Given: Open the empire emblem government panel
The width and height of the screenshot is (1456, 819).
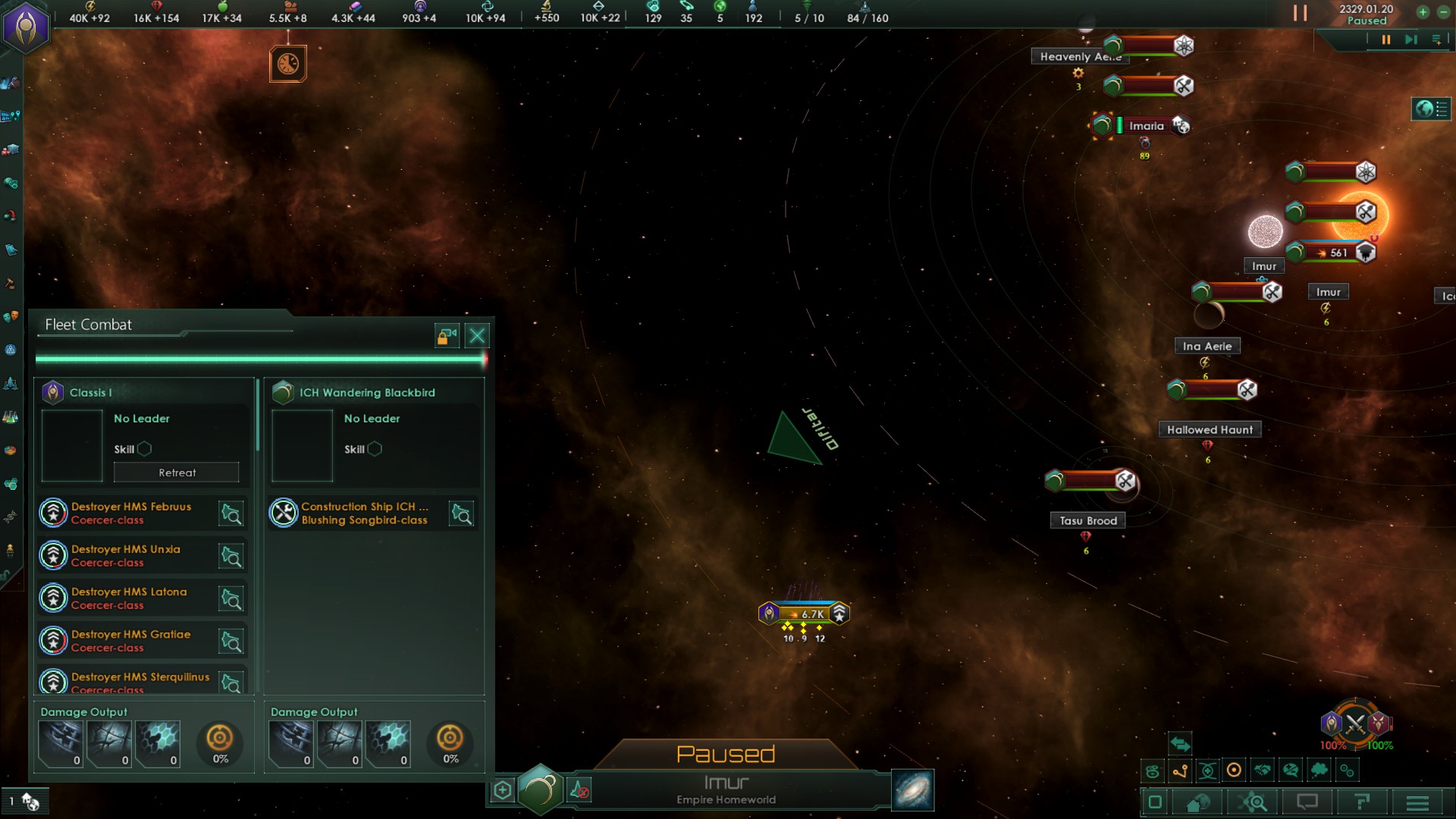Looking at the screenshot, I should coord(27,27).
